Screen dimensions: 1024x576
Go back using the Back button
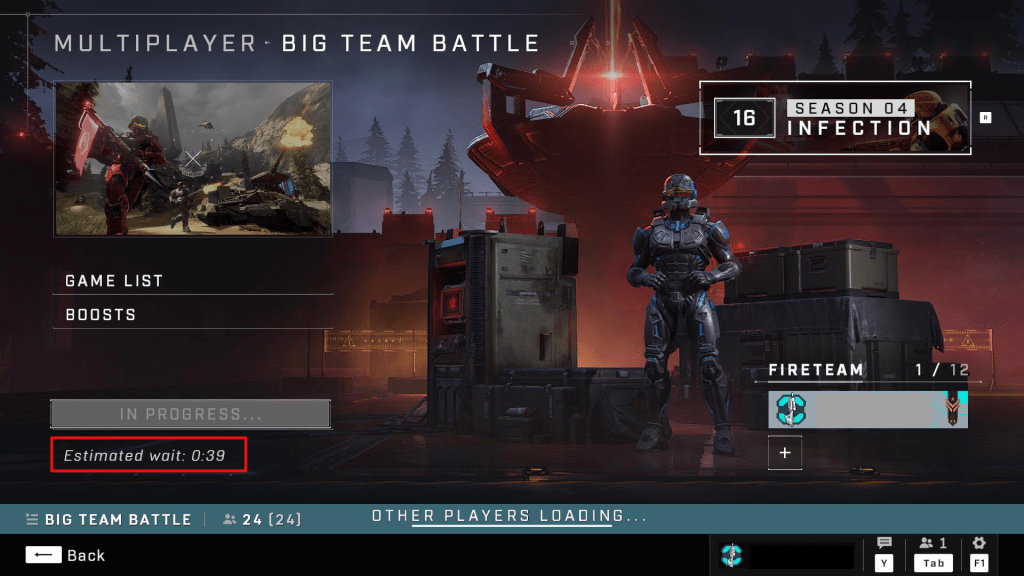pos(66,555)
